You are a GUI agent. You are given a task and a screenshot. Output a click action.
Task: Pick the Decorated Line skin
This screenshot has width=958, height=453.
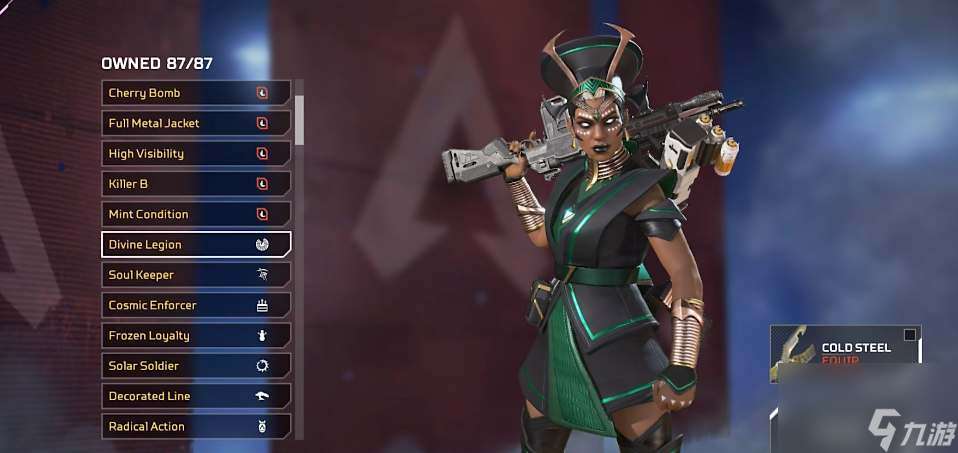pos(196,396)
